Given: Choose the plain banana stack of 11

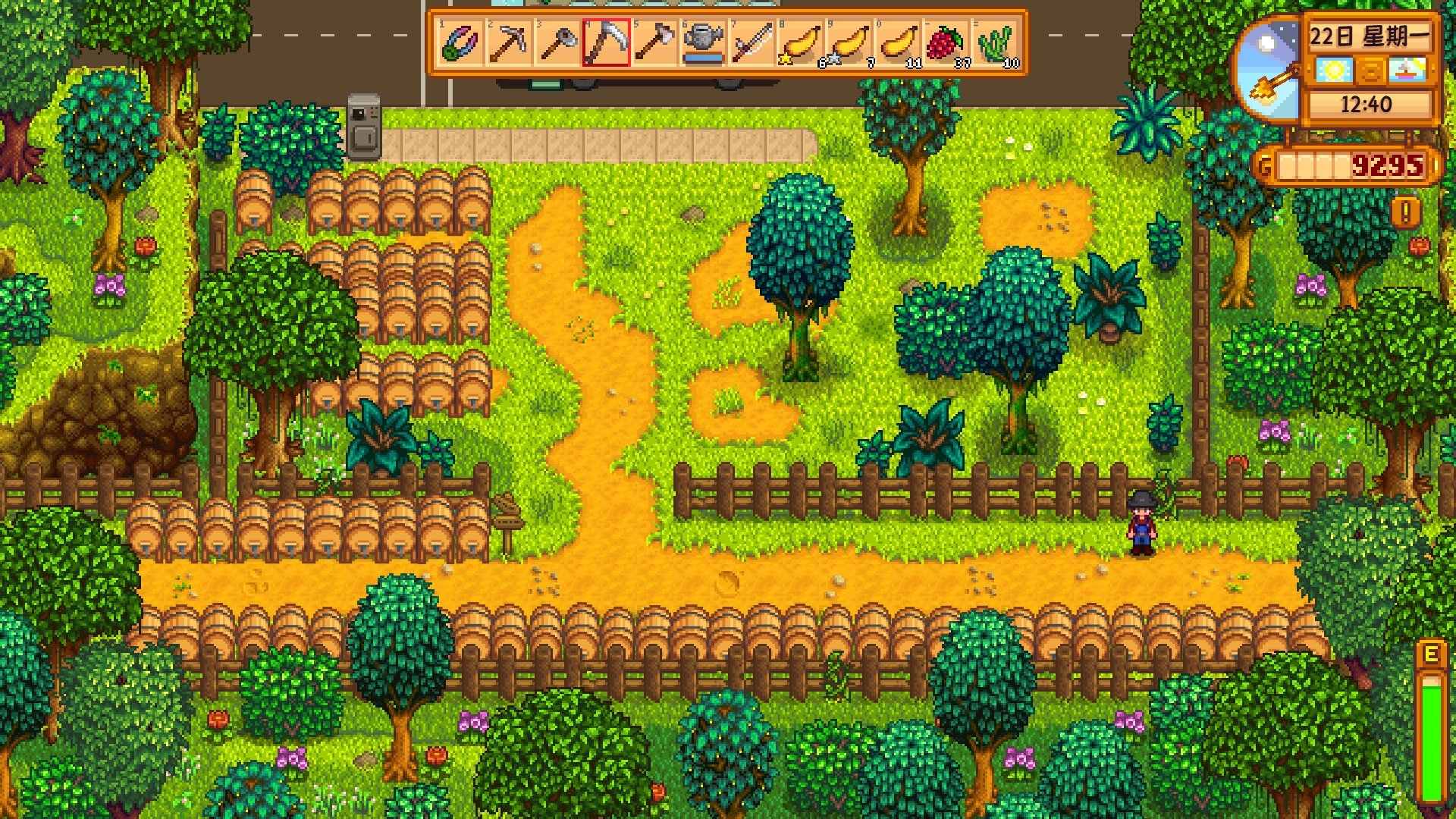Looking at the screenshot, I should [898, 42].
